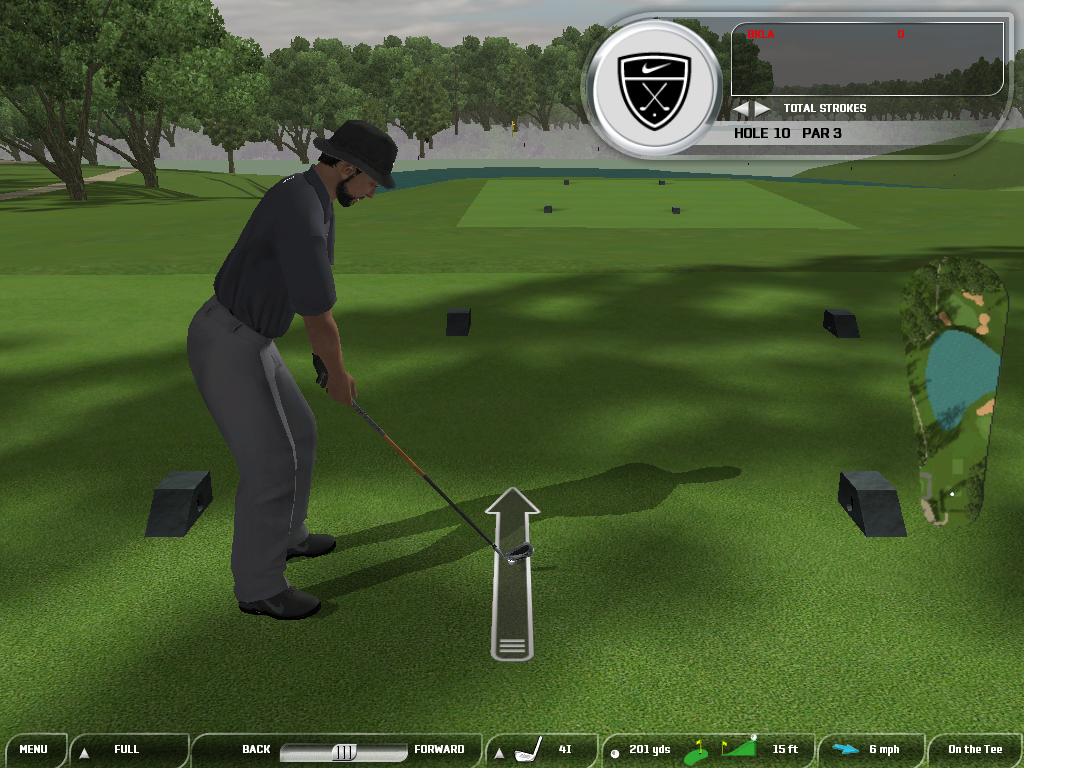
Task: Click the scoreboard panel with player score
Action: coord(867,59)
